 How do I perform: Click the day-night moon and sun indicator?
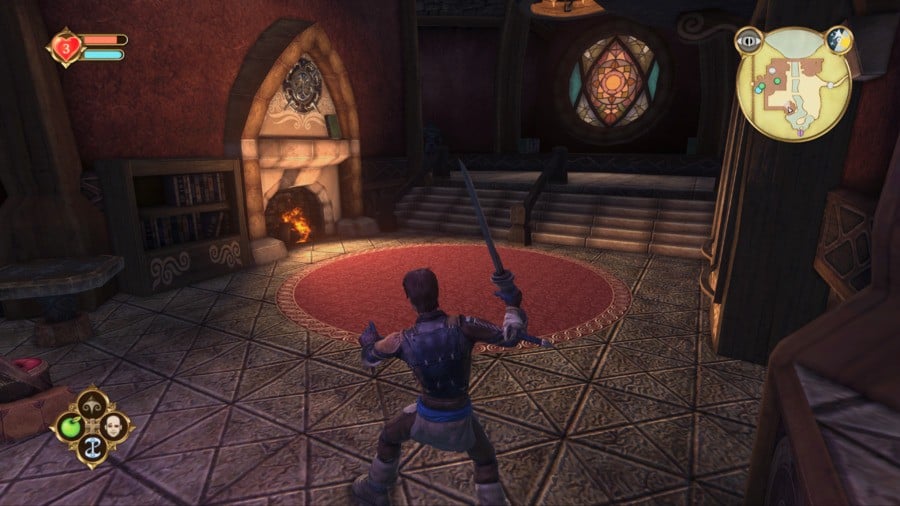click(x=838, y=40)
